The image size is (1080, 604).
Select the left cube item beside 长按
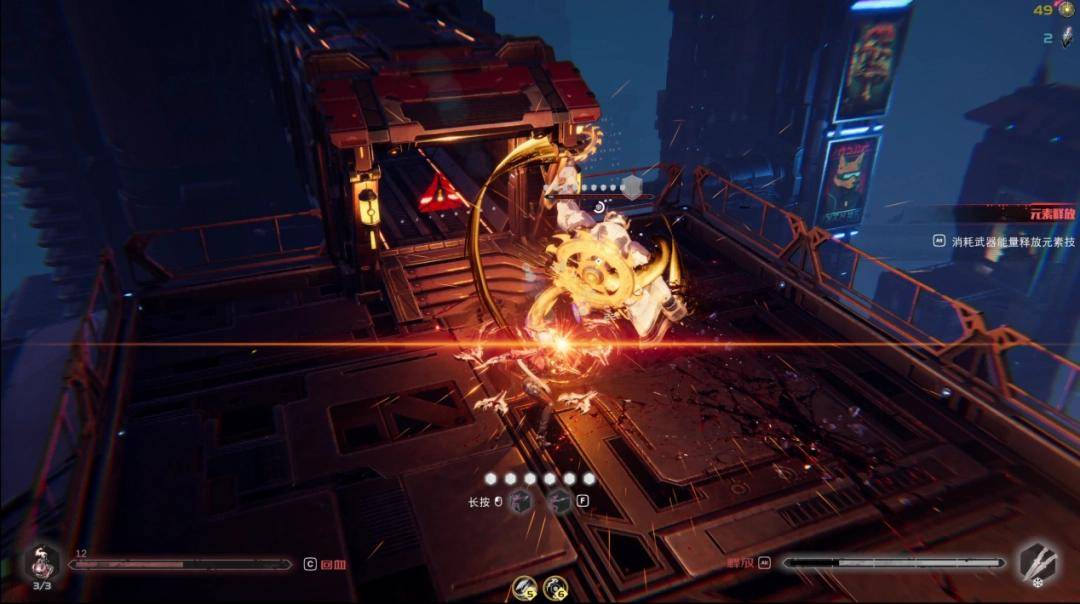point(518,501)
